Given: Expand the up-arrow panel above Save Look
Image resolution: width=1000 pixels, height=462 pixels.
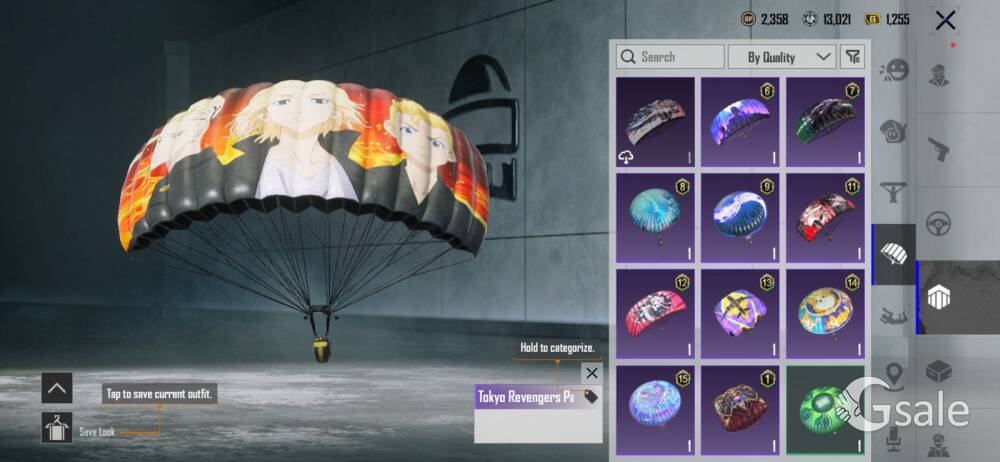Looking at the screenshot, I should 56,388.
